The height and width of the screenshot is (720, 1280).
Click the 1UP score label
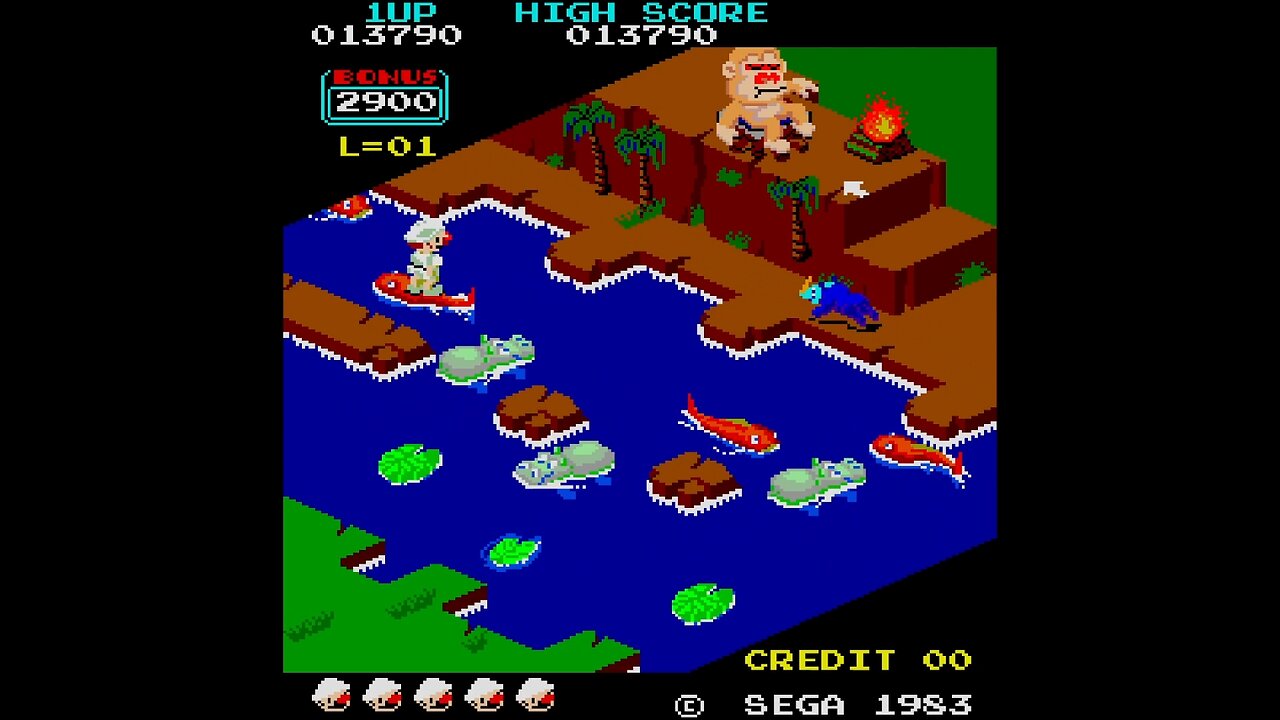pyautogui.click(x=399, y=13)
